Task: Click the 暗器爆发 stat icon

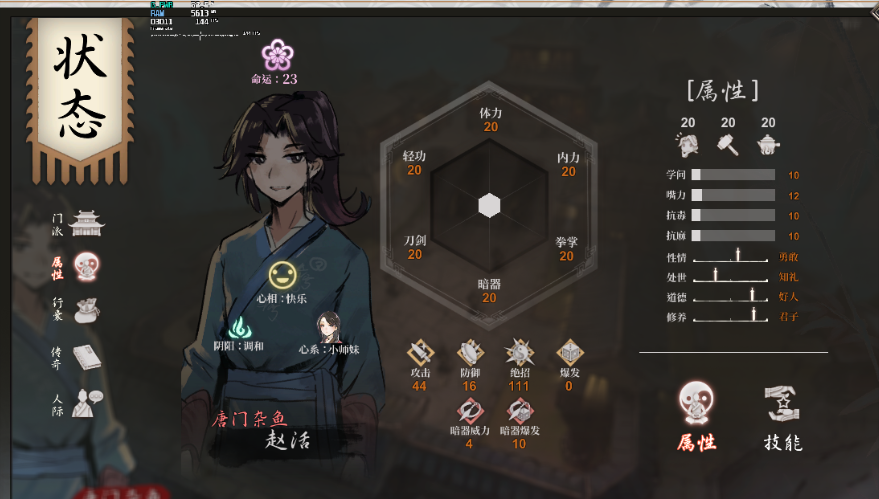Action: pyautogui.click(x=519, y=410)
